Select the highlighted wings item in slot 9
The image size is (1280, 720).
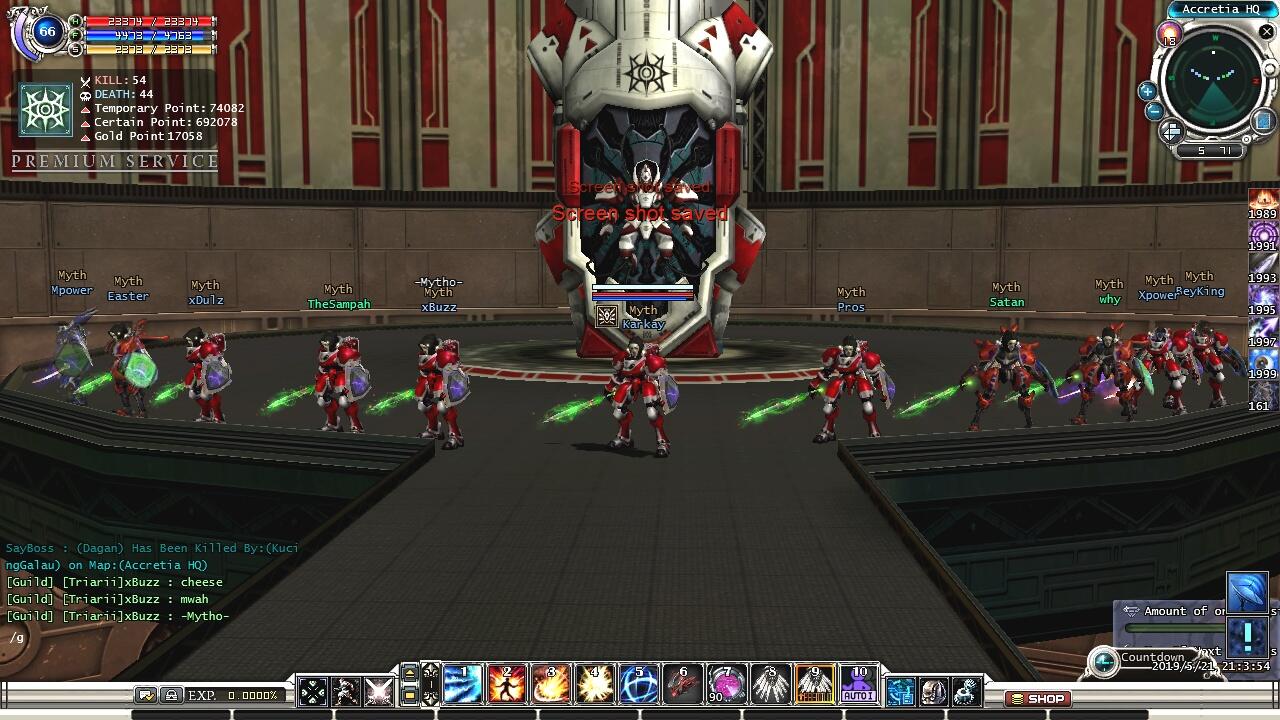(x=815, y=685)
